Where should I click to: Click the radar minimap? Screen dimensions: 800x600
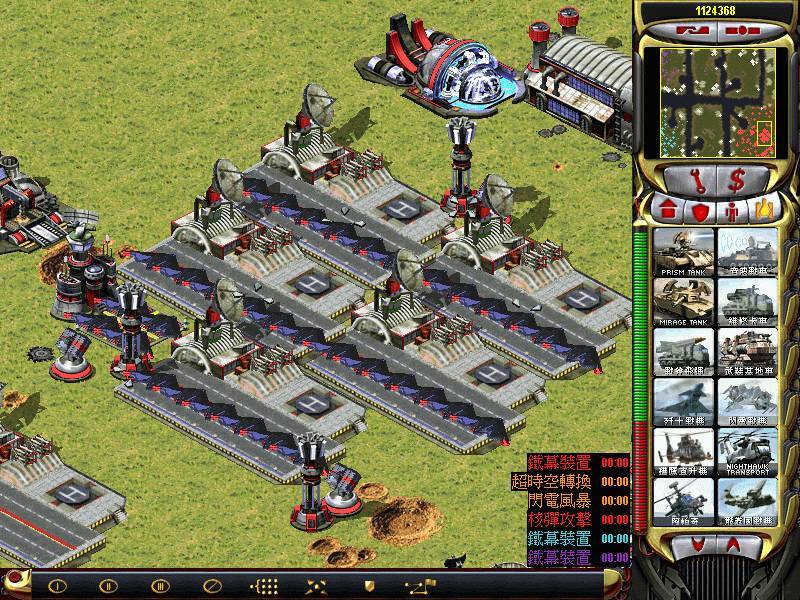tap(716, 103)
